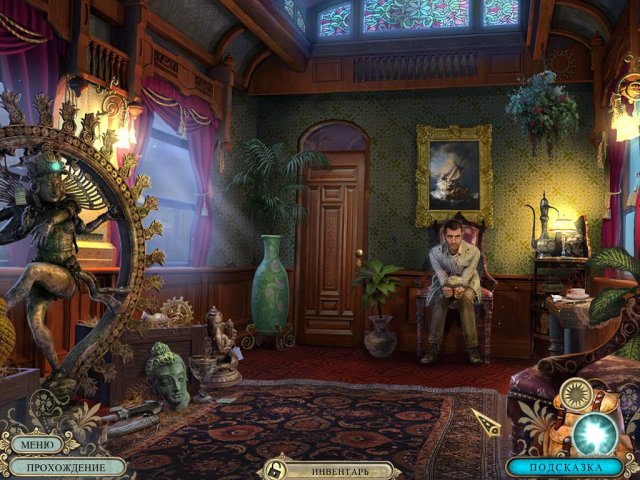Expand the ИНВЕНТАРЬ inventory bar
640x480 pixels.
pyautogui.click(x=340, y=469)
